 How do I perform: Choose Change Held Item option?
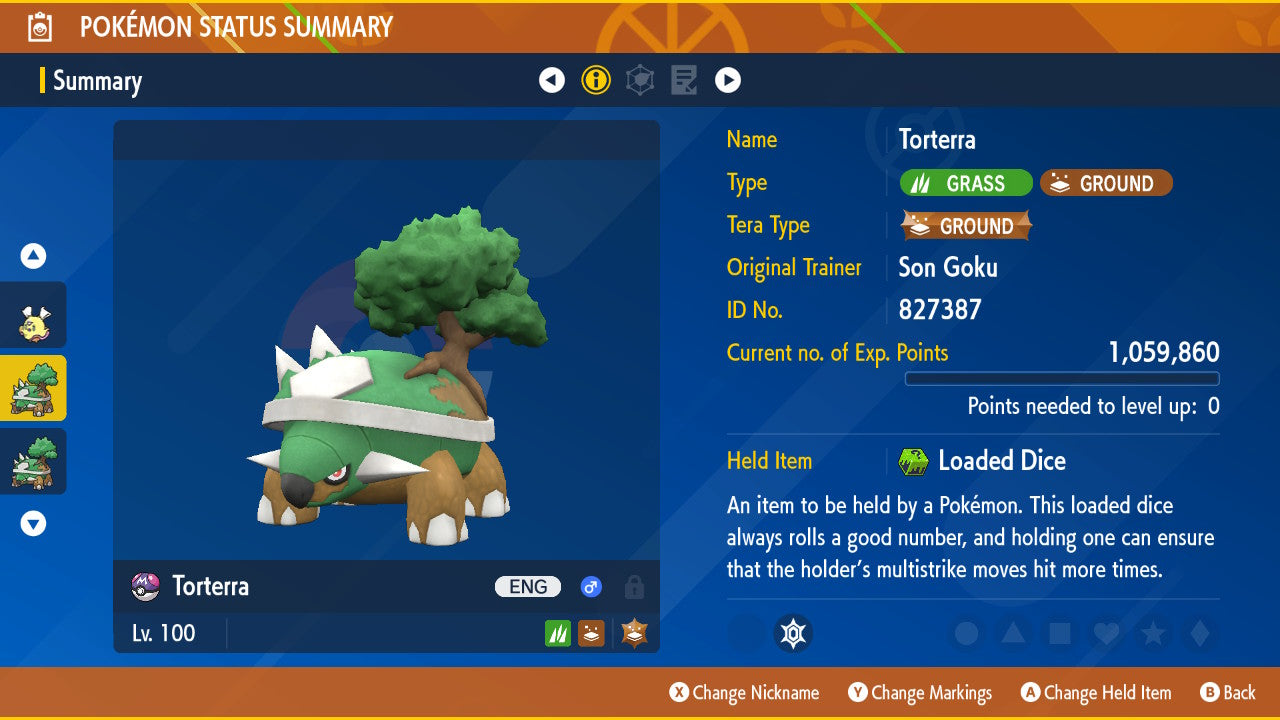pos(1096,693)
